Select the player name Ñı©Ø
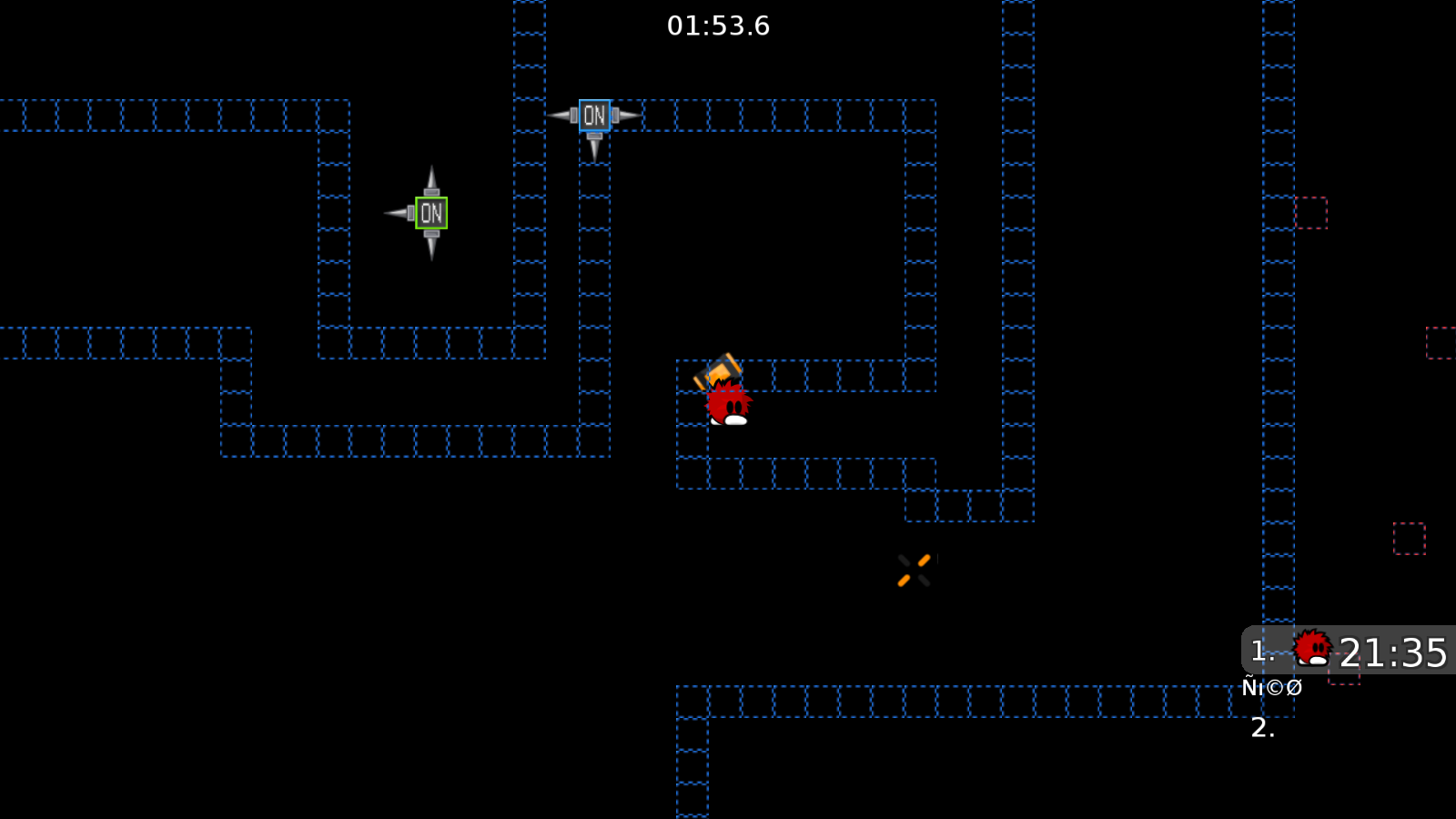Screen dimensions: 1456x819 (1273, 687)
